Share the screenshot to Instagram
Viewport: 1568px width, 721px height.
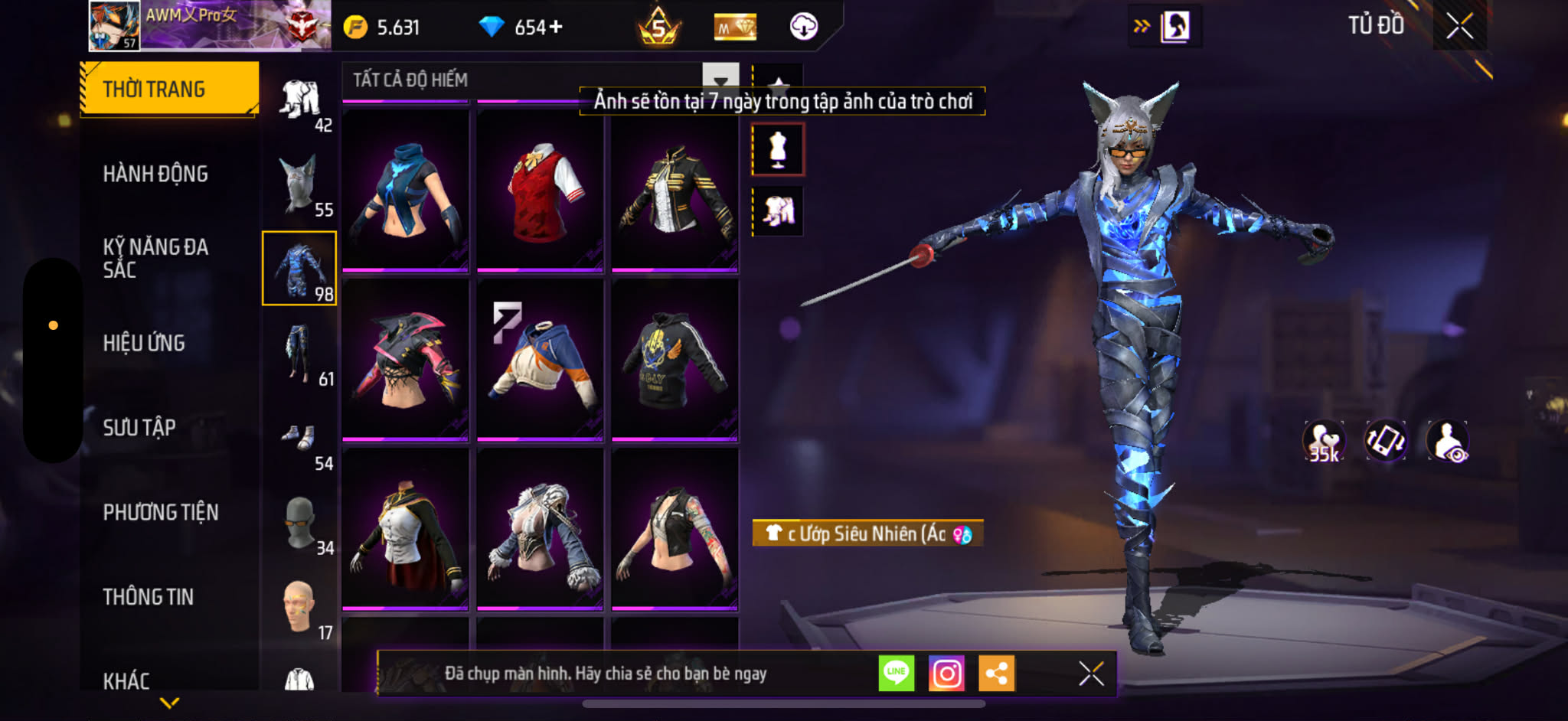pos(946,674)
